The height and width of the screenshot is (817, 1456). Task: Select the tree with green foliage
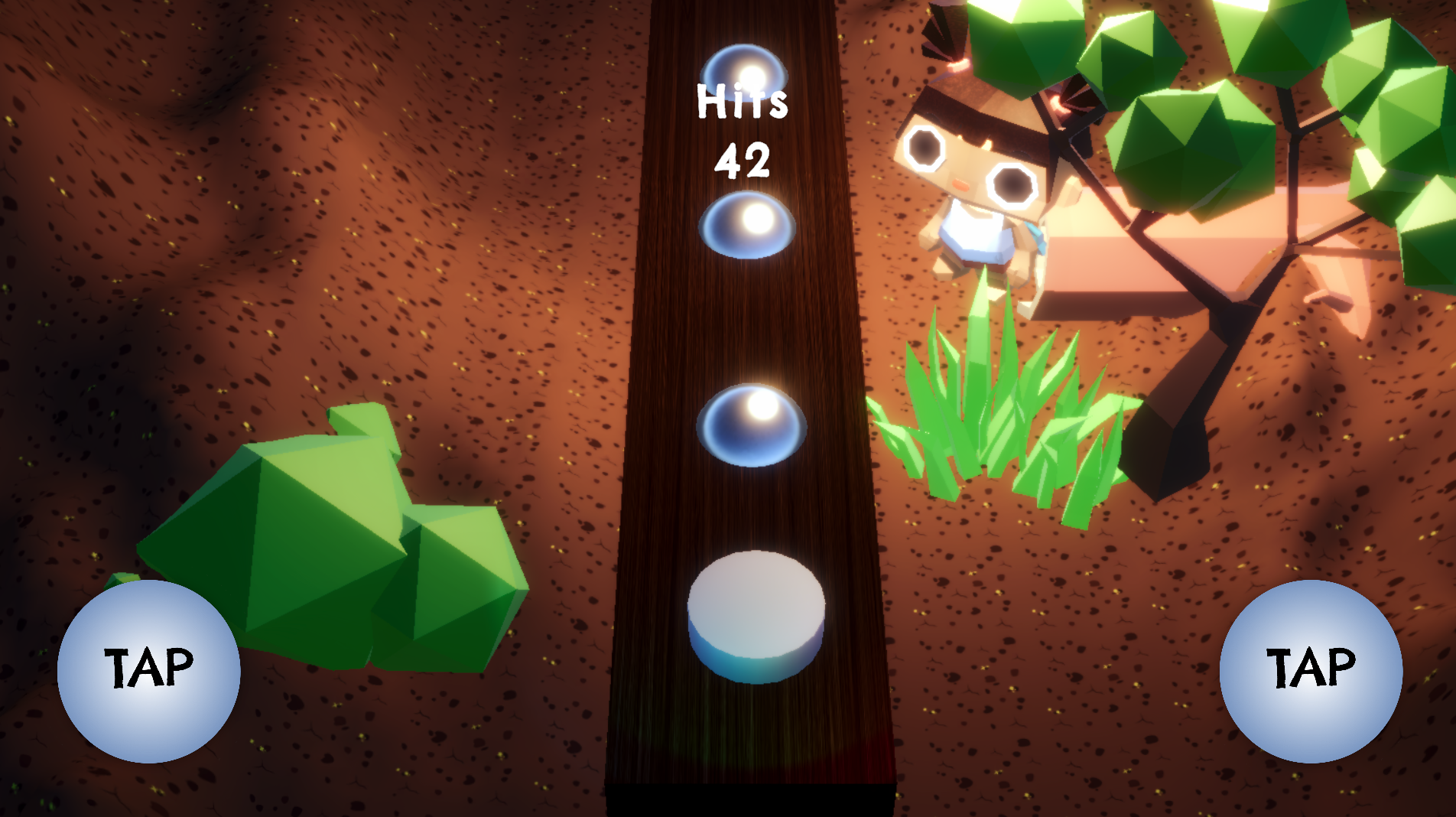point(1262,115)
